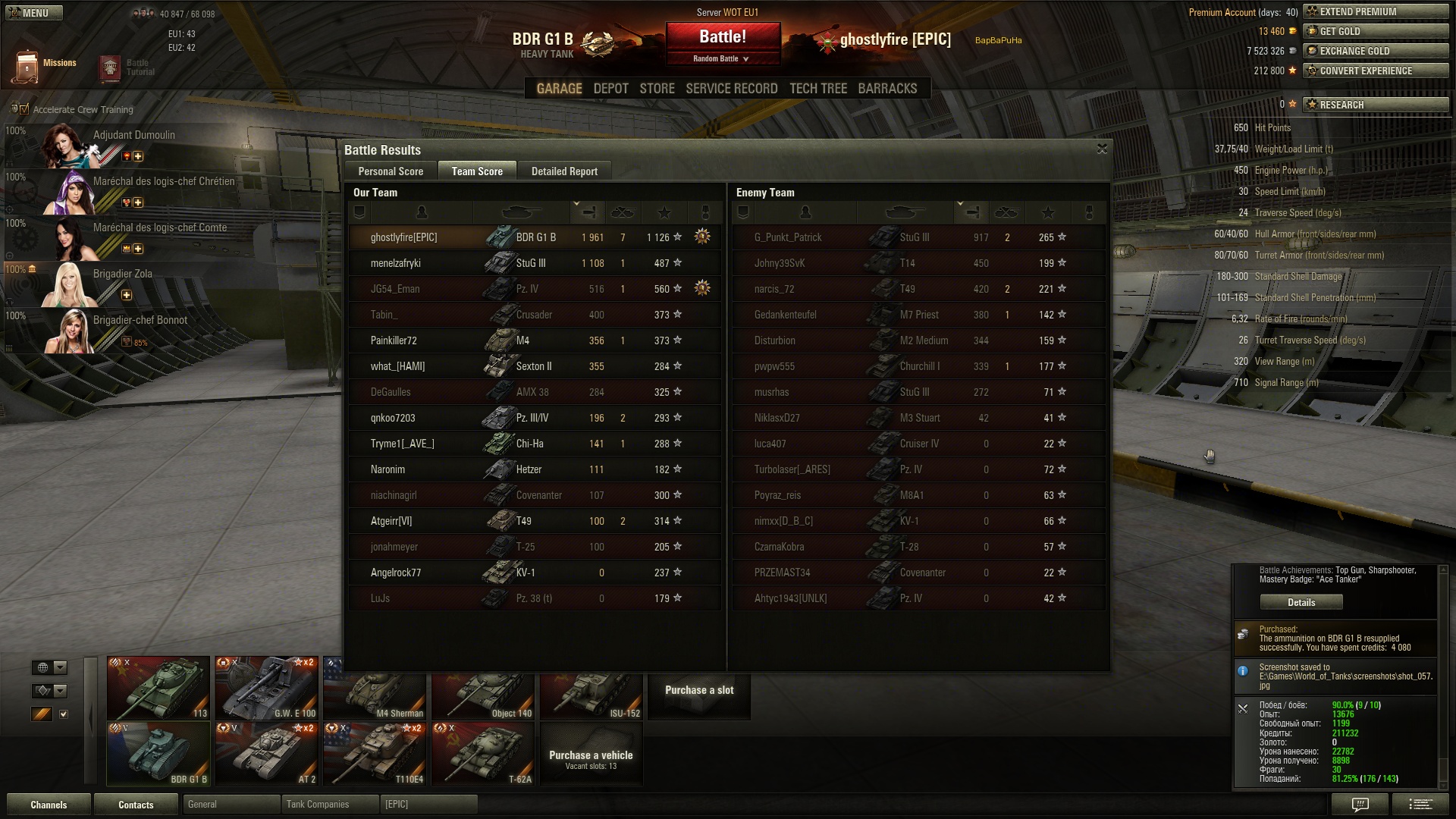1456x819 pixels.
Task: Go to the STORE
Action: click(x=657, y=89)
